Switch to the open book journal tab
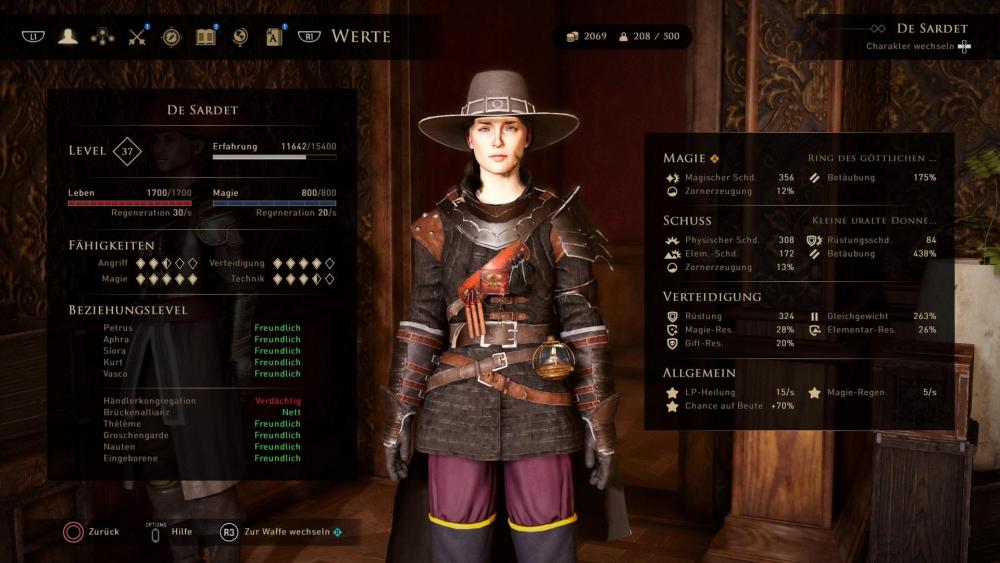1000x563 pixels. 206,37
